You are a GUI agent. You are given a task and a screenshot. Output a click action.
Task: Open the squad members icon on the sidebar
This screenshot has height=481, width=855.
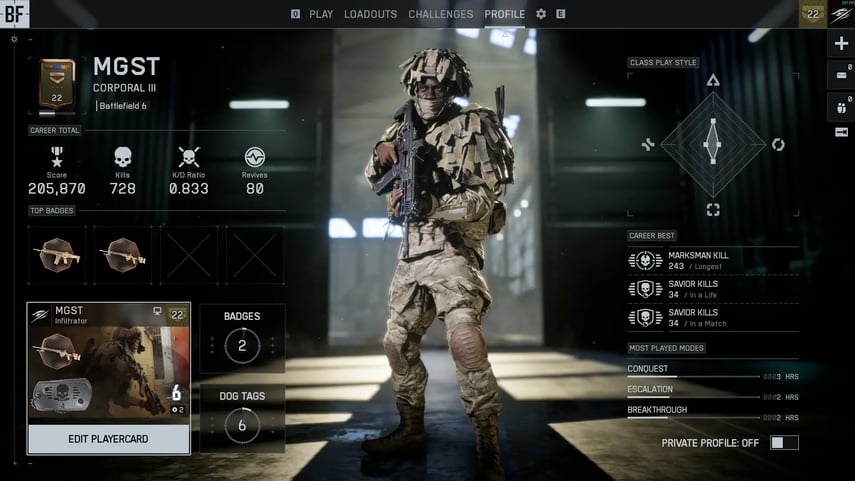click(x=841, y=104)
